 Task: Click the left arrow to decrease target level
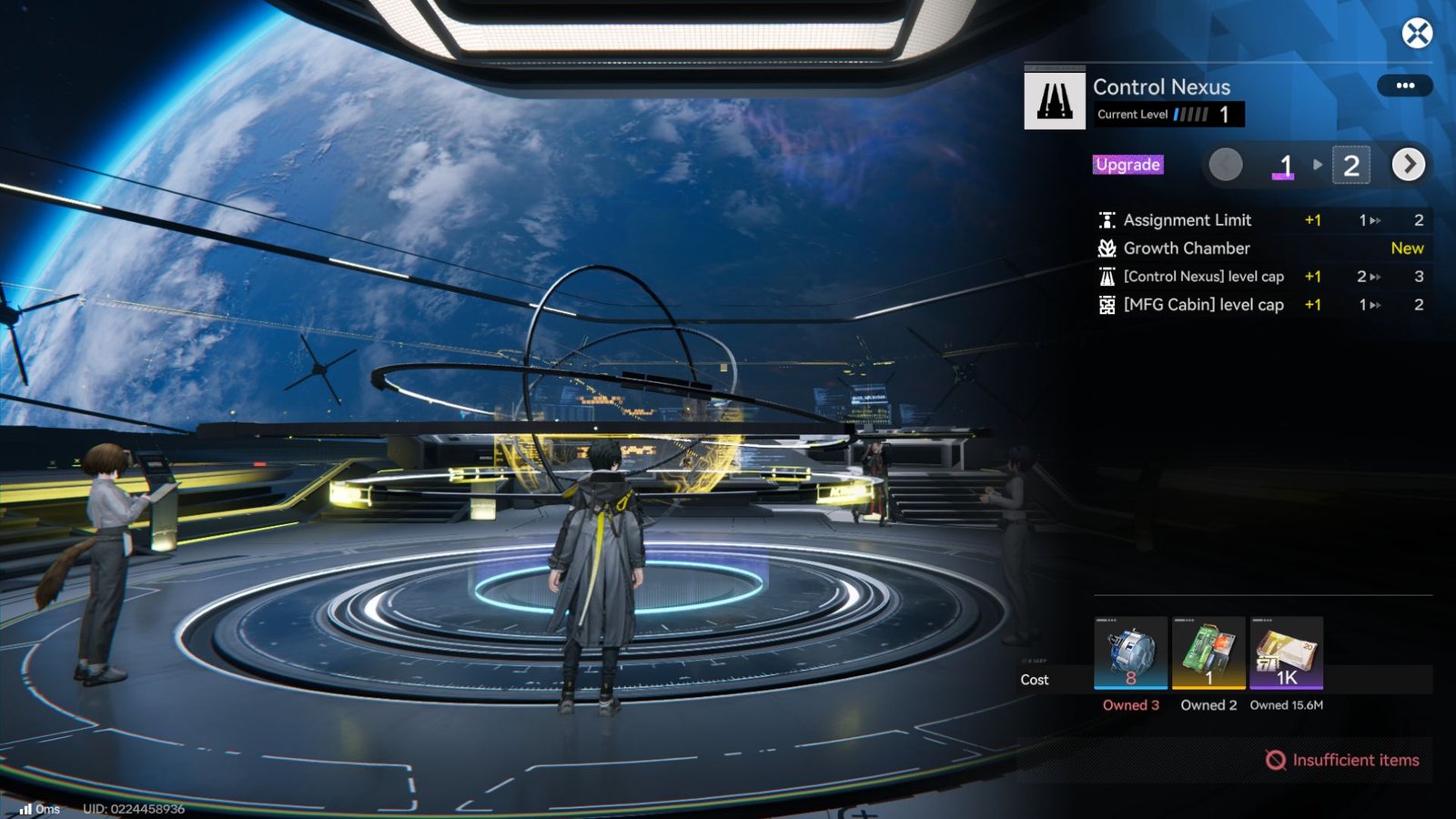click(1226, 165)
